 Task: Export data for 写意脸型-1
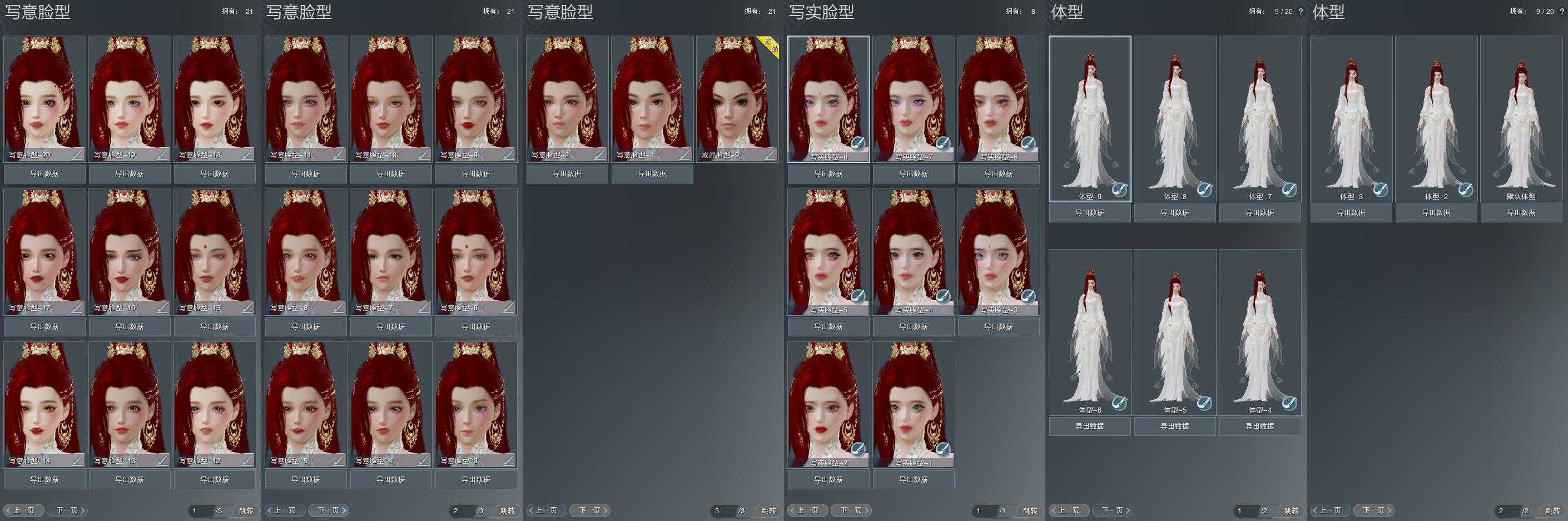652,174
